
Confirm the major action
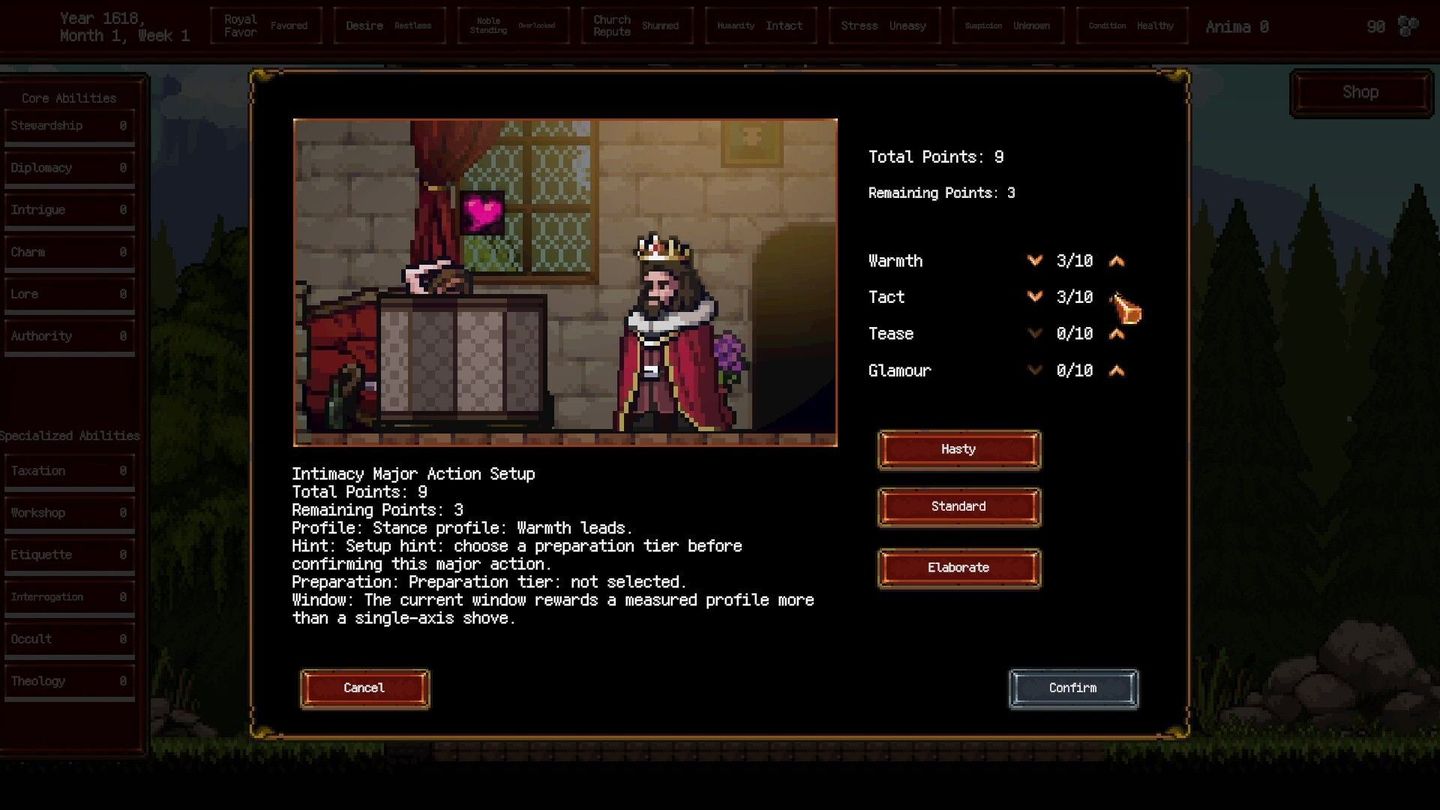coord(1073,688)
